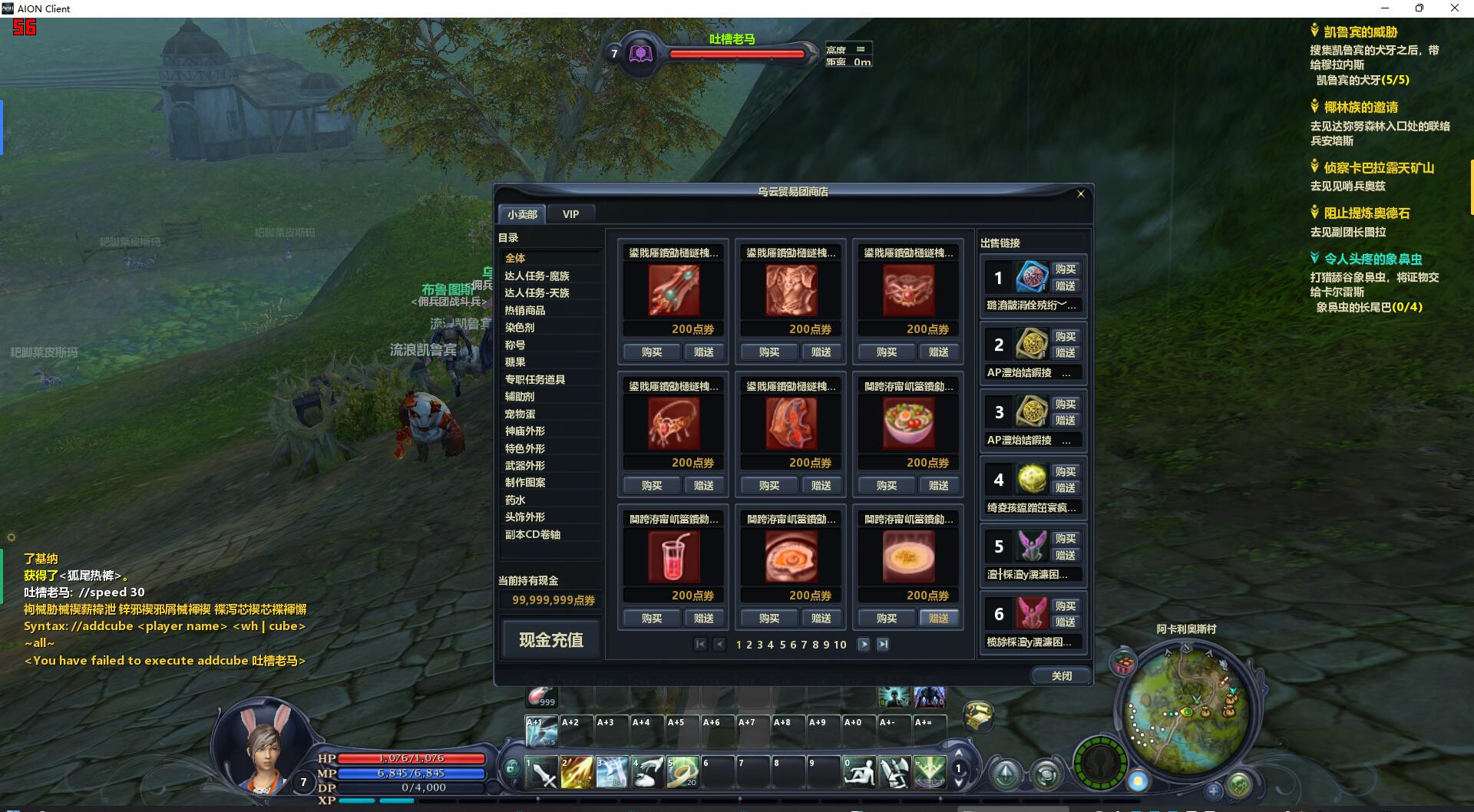
Task: Select the 凯鲁宾的威胁 quest tracker entry
Action: (x=1360, y=32)
